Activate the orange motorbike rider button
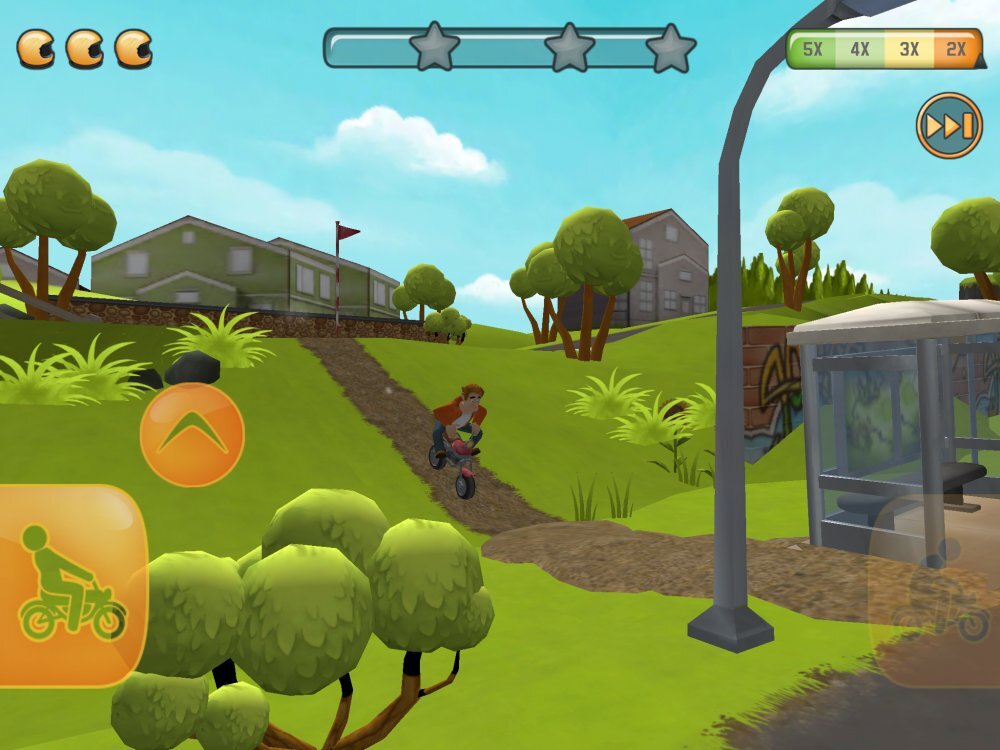 click(x=70, y=585)
